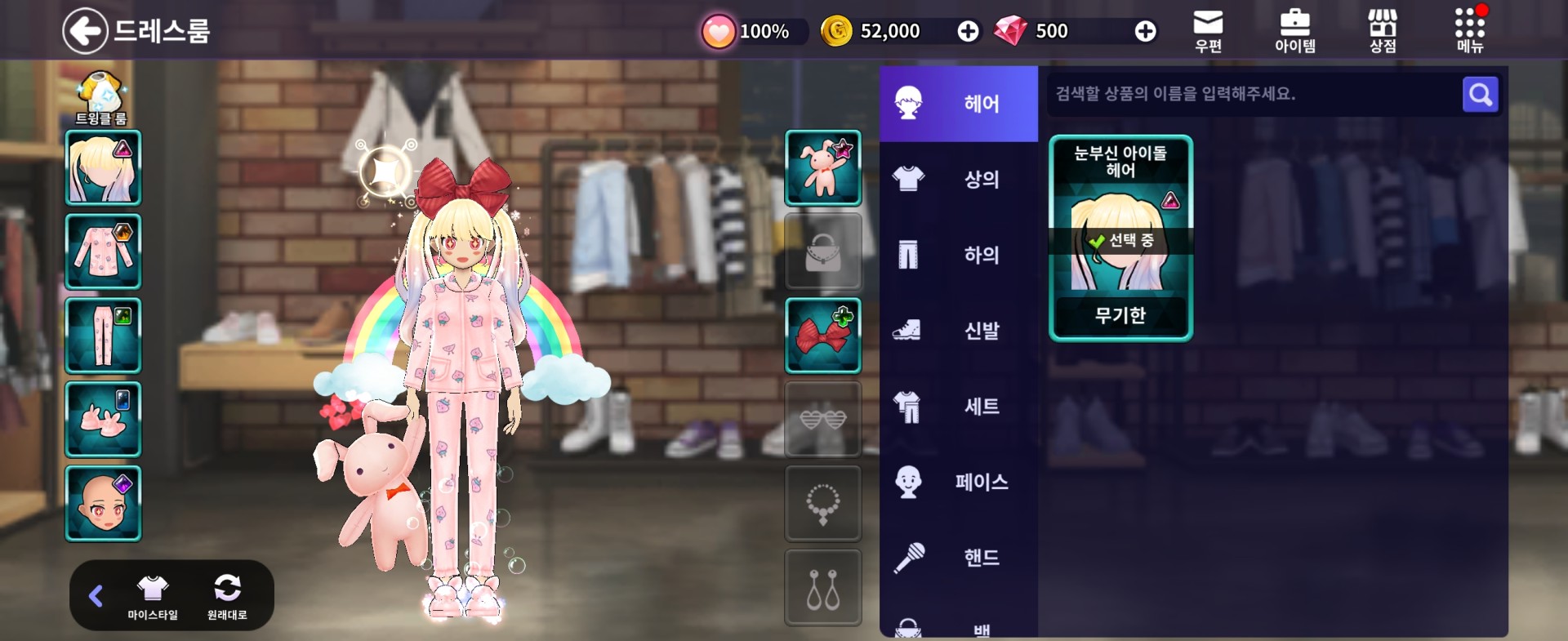Show the 세트 outfit sets category
This screenshot has height=641, width=1568.
[x=959, y=406]
